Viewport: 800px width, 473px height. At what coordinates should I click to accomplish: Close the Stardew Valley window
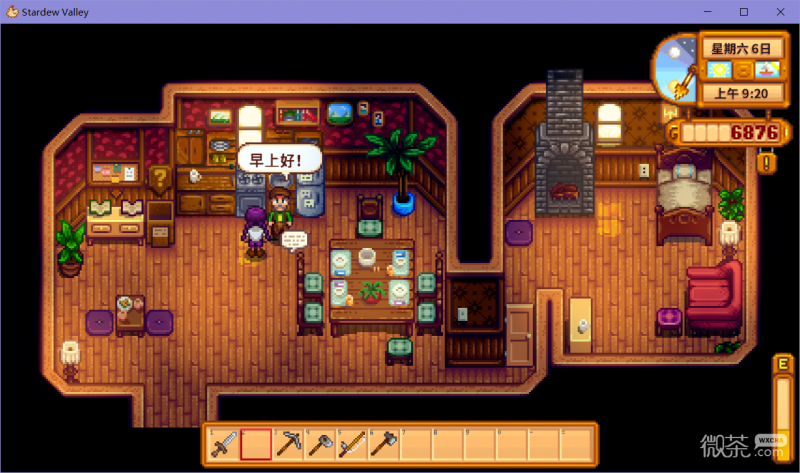pyautogui.click(x=777, y=11)
